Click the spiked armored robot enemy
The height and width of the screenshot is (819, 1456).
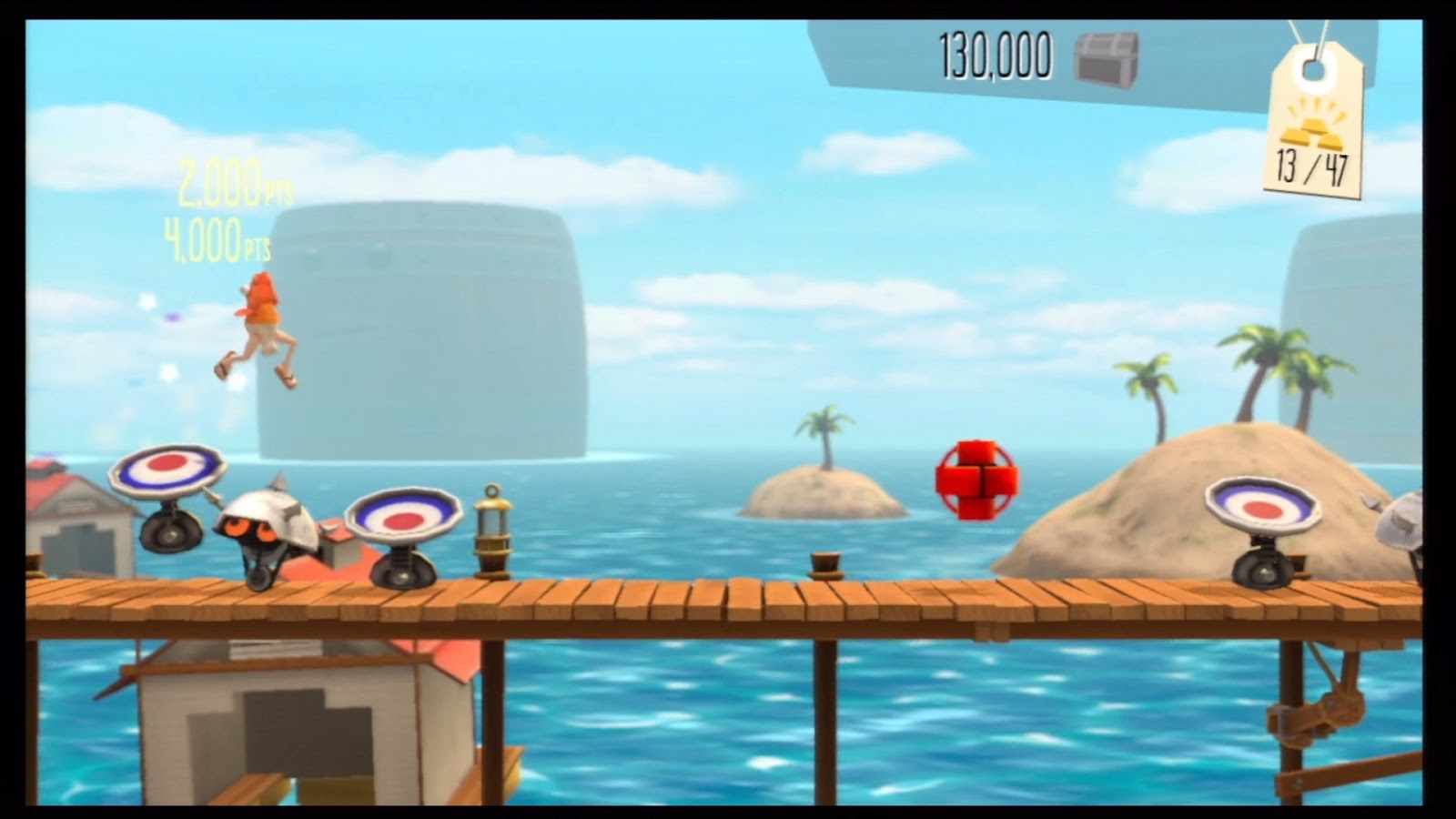pyautogui.click(x=267, y=528)
